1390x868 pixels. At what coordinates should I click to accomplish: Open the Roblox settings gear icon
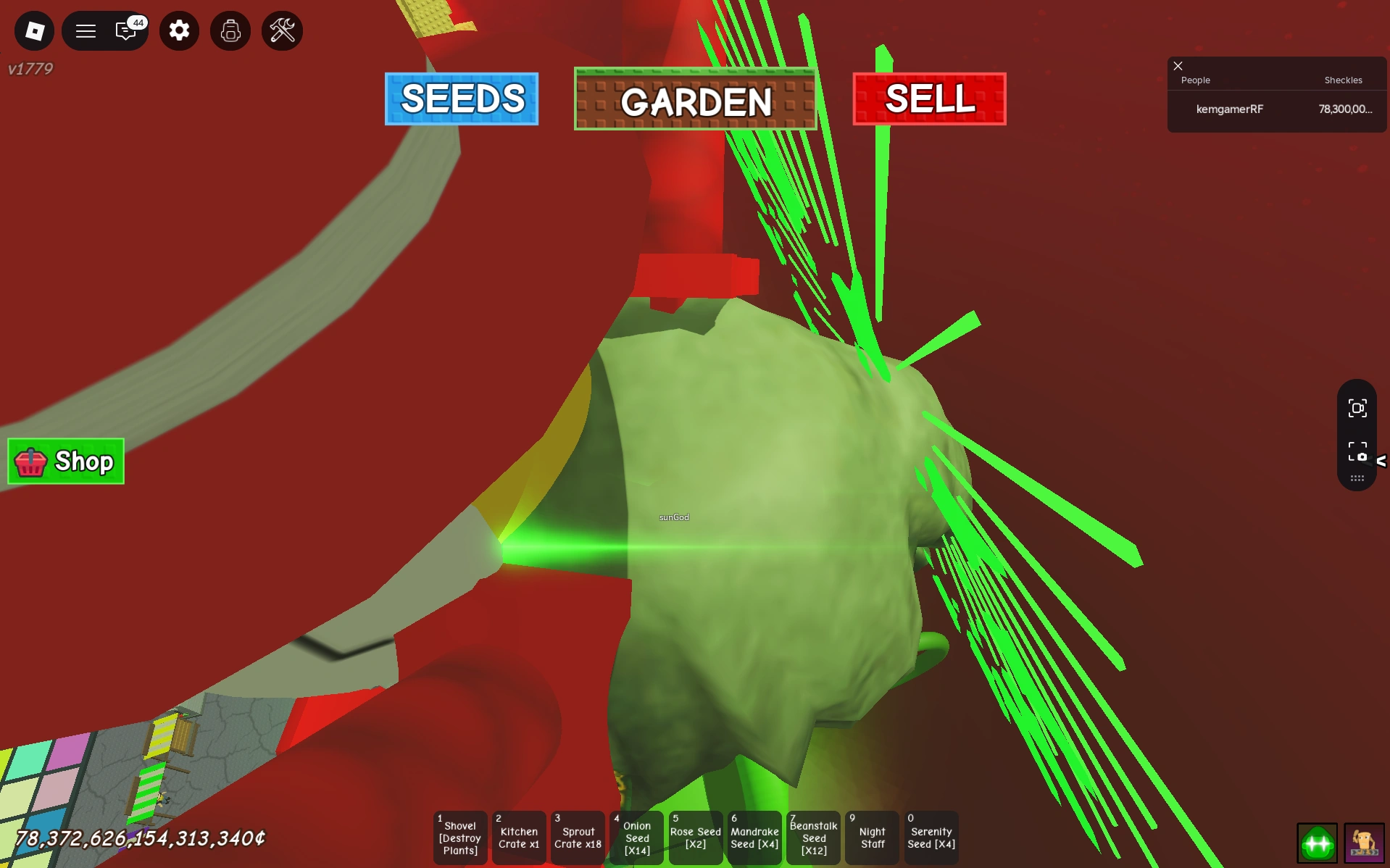point(179,30)
